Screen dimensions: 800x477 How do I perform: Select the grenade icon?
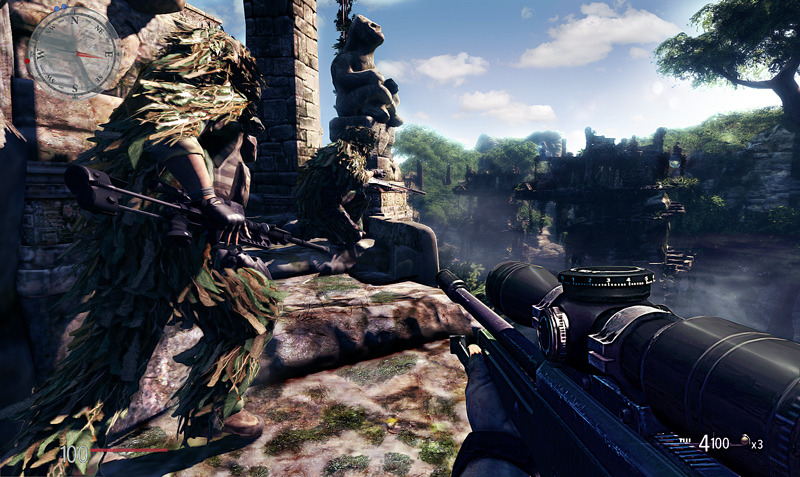point(745,441)
